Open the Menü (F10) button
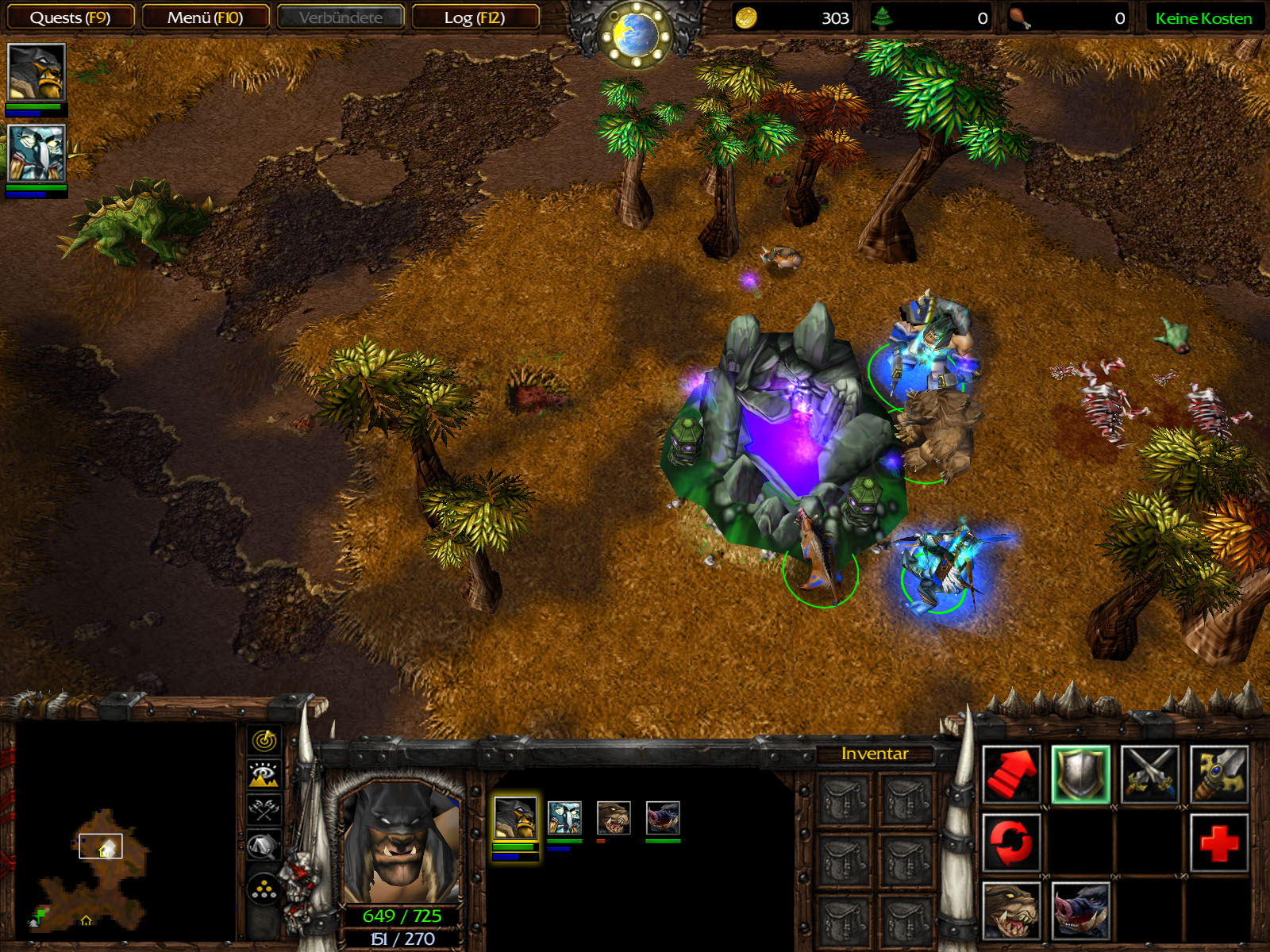 (205, 17)
